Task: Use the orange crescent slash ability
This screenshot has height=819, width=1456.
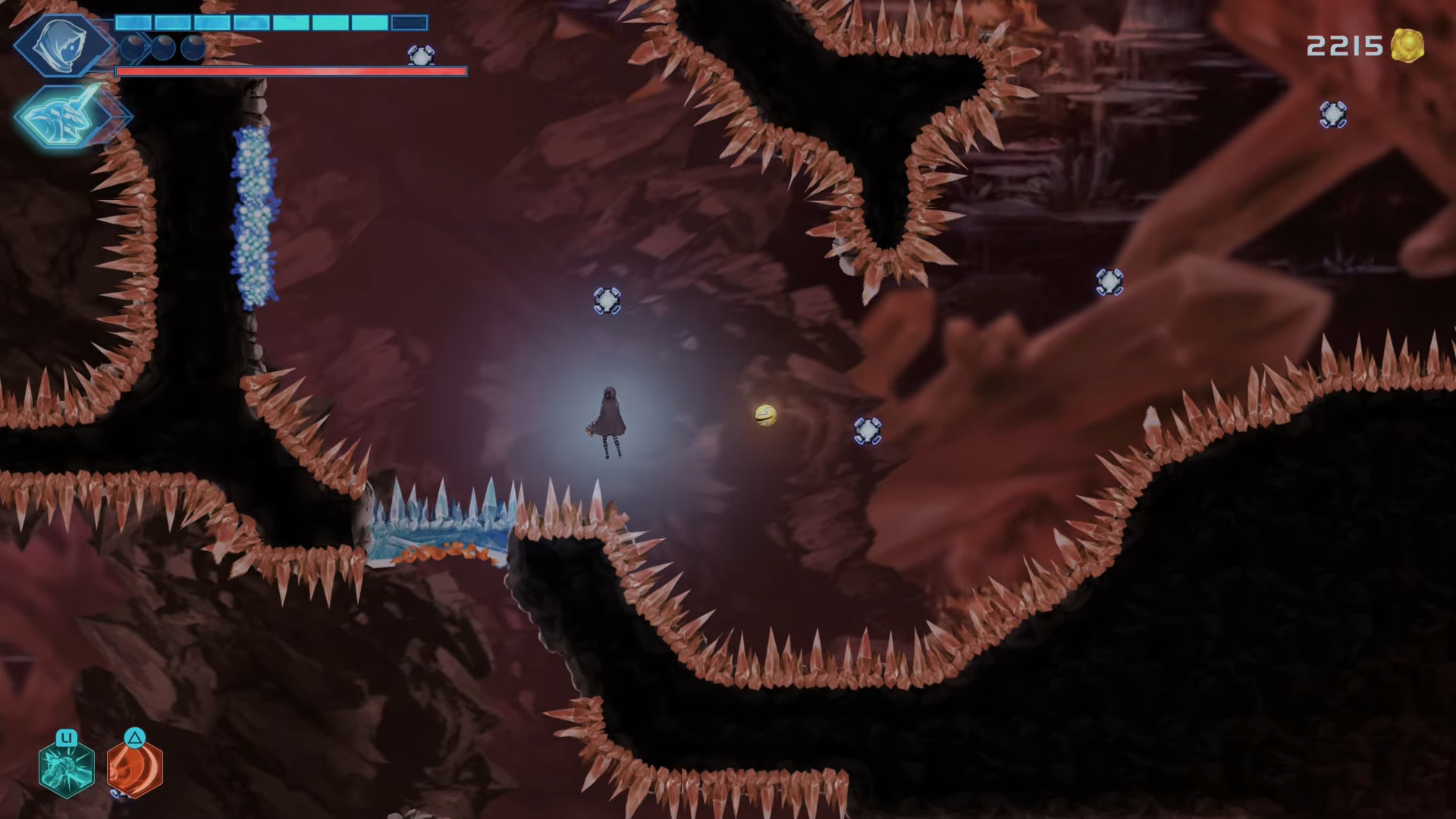Action: 135,767
